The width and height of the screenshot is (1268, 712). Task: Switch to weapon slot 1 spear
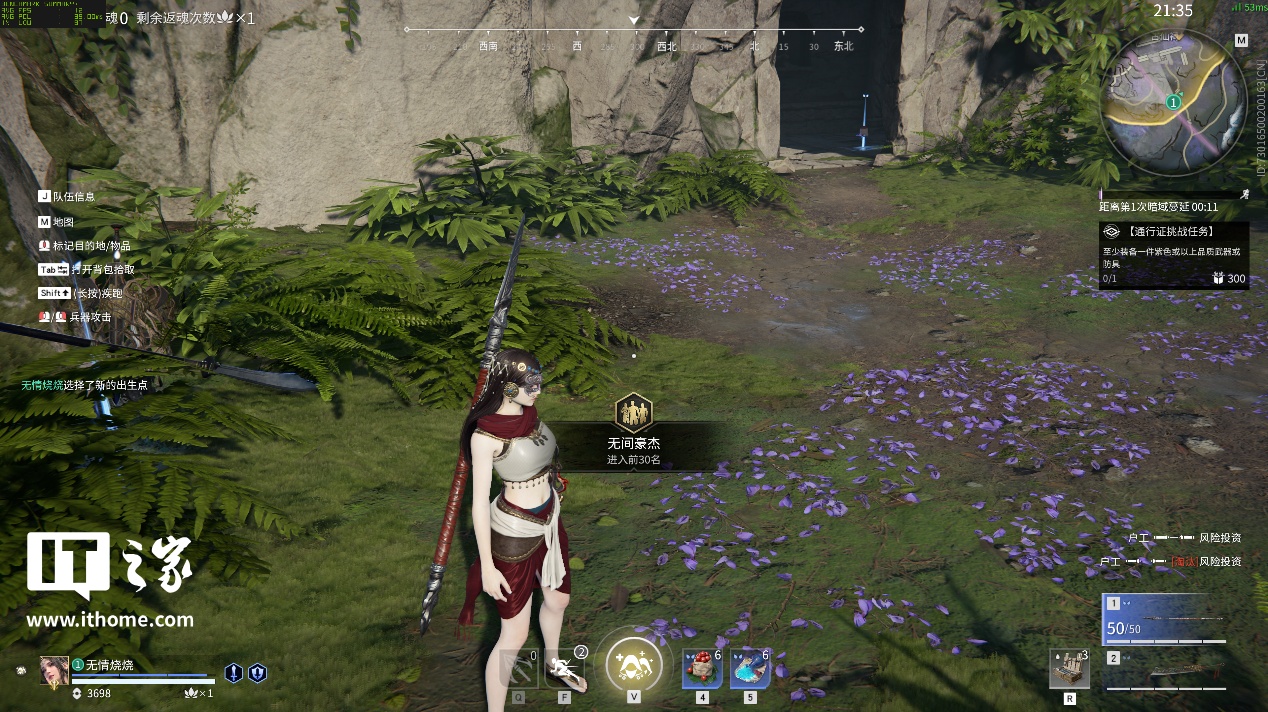point(1166,619)
